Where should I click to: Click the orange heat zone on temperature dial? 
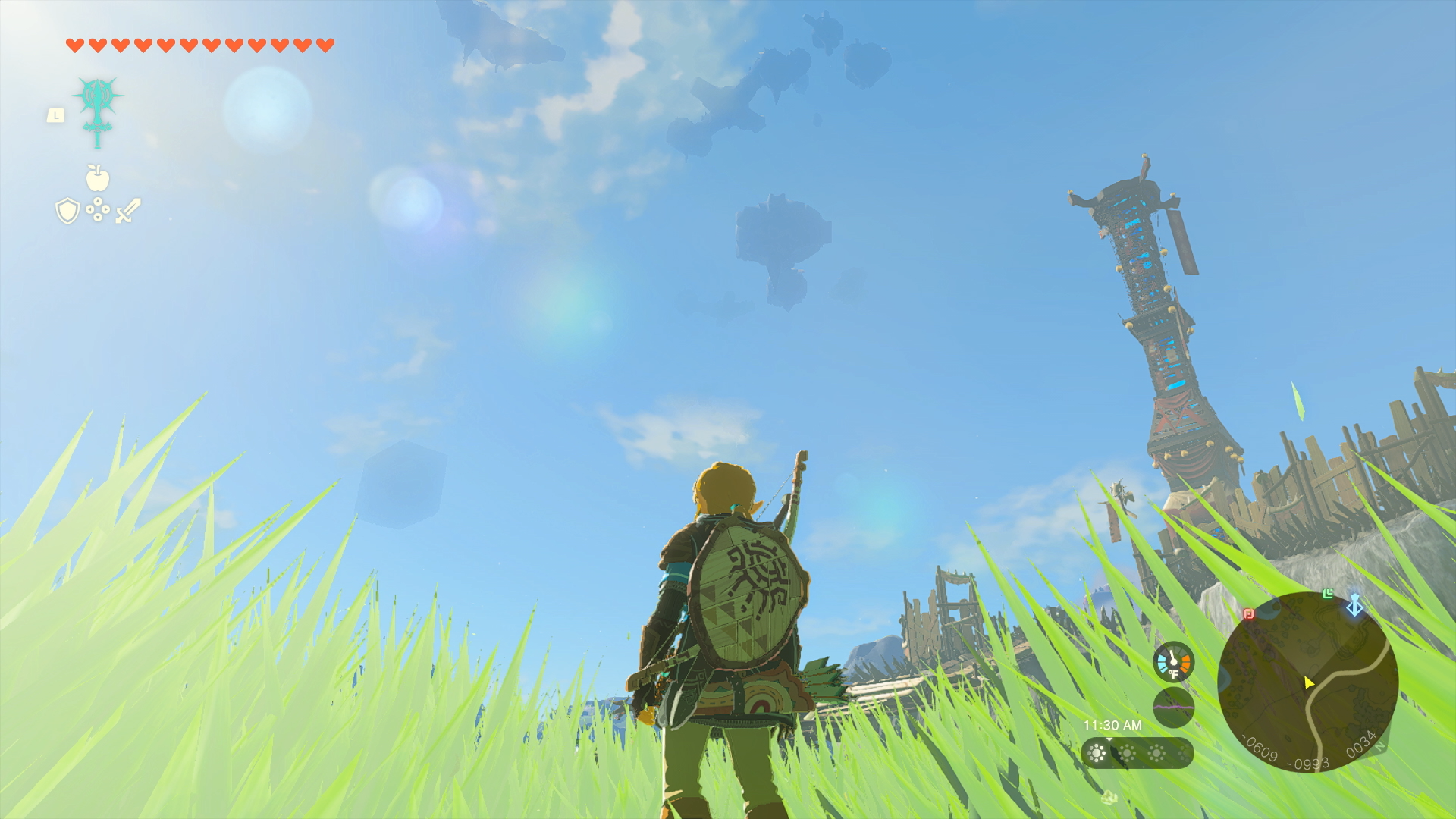pyautogui.click(x=1185, y=662)
